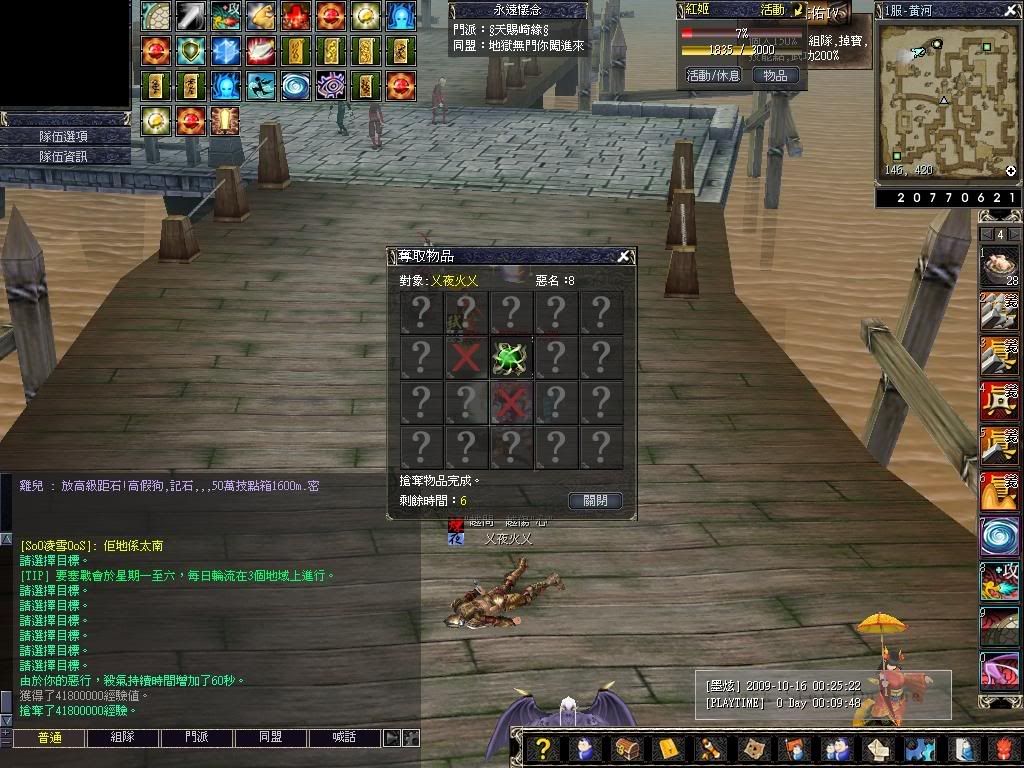
Task: Zoom the minimap with the plus button
Action: [x=1010, y=171]
